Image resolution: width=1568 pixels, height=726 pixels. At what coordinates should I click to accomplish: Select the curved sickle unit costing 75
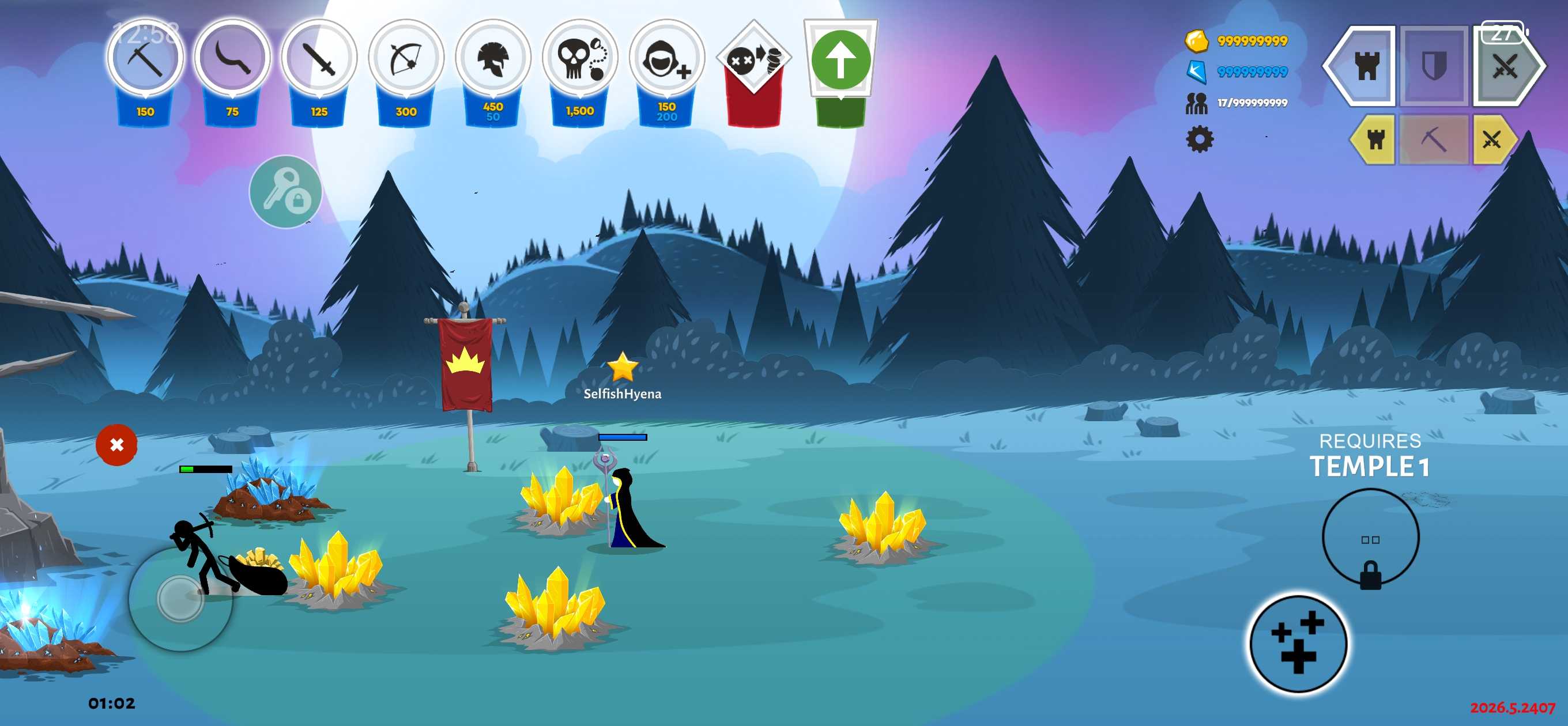coord(232,59)
